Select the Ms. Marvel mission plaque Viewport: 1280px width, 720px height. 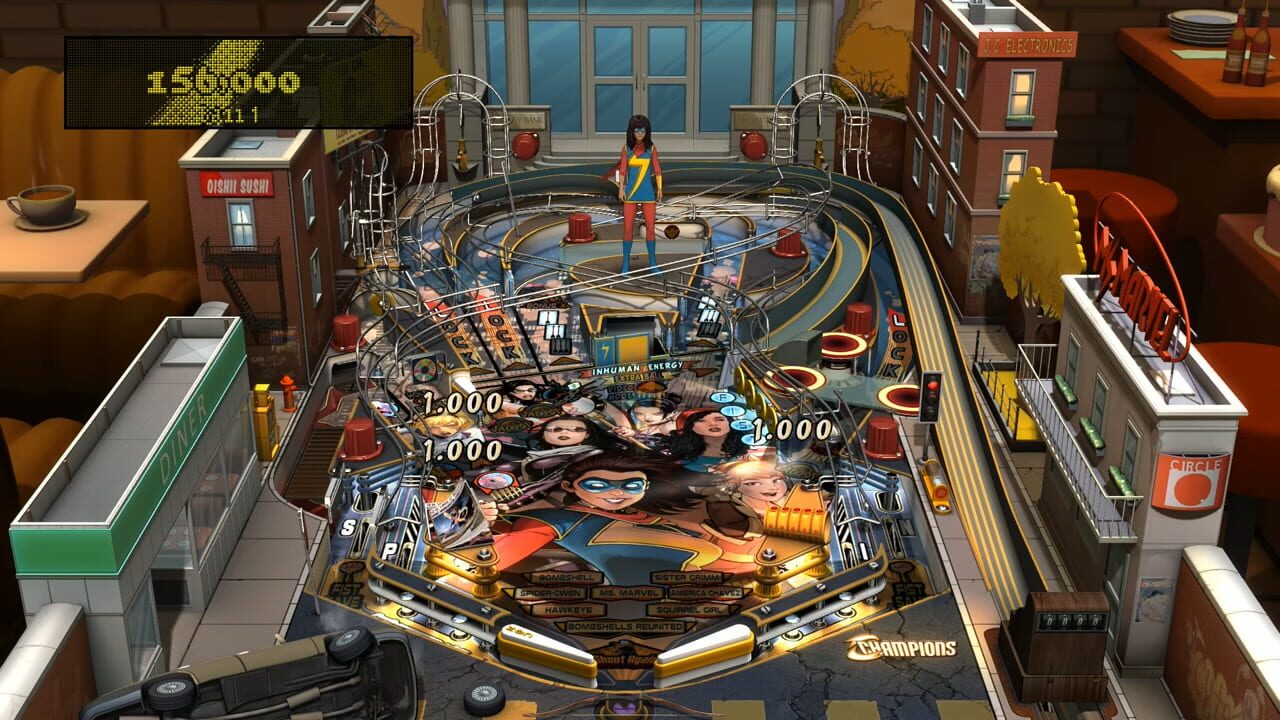coord(628,593)
